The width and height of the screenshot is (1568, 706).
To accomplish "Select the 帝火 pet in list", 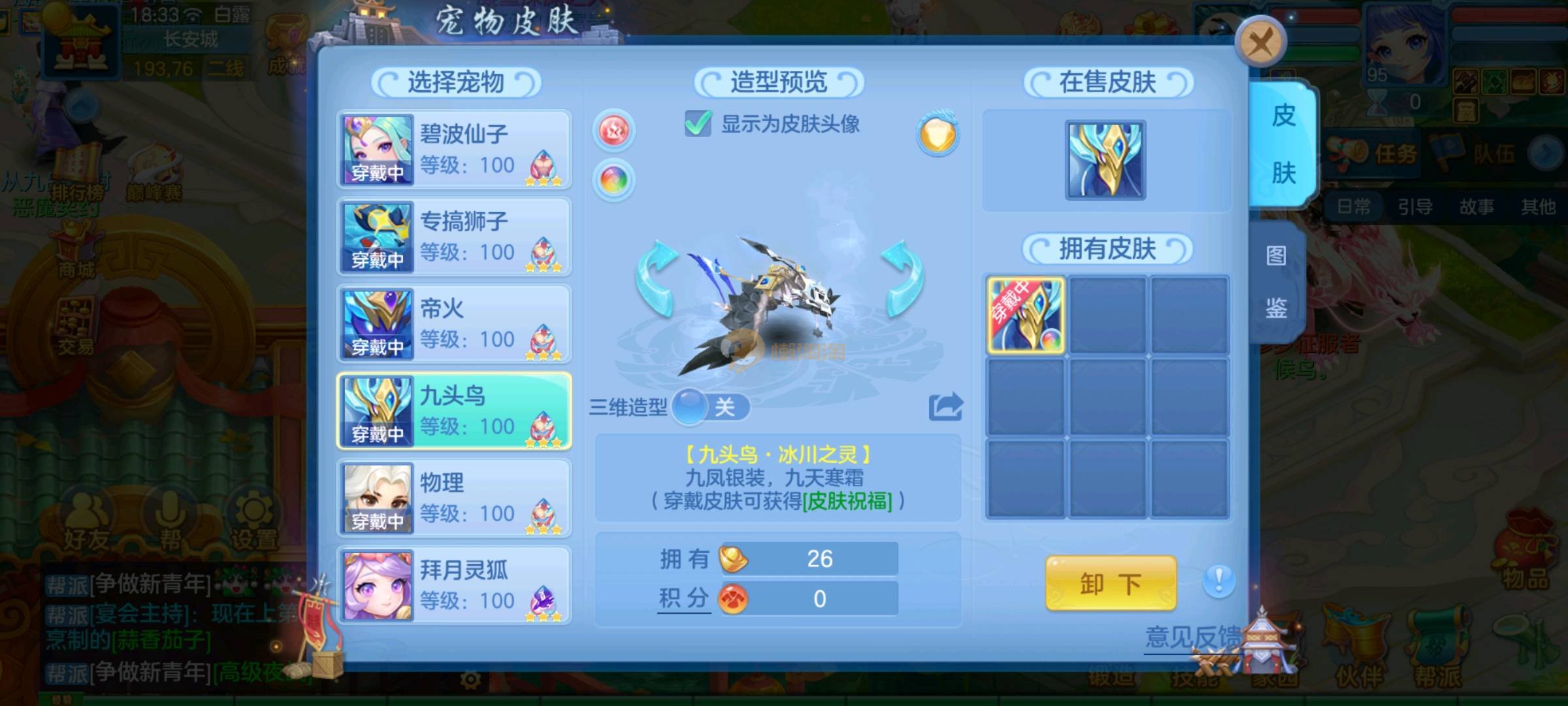I will click(454, 324).
